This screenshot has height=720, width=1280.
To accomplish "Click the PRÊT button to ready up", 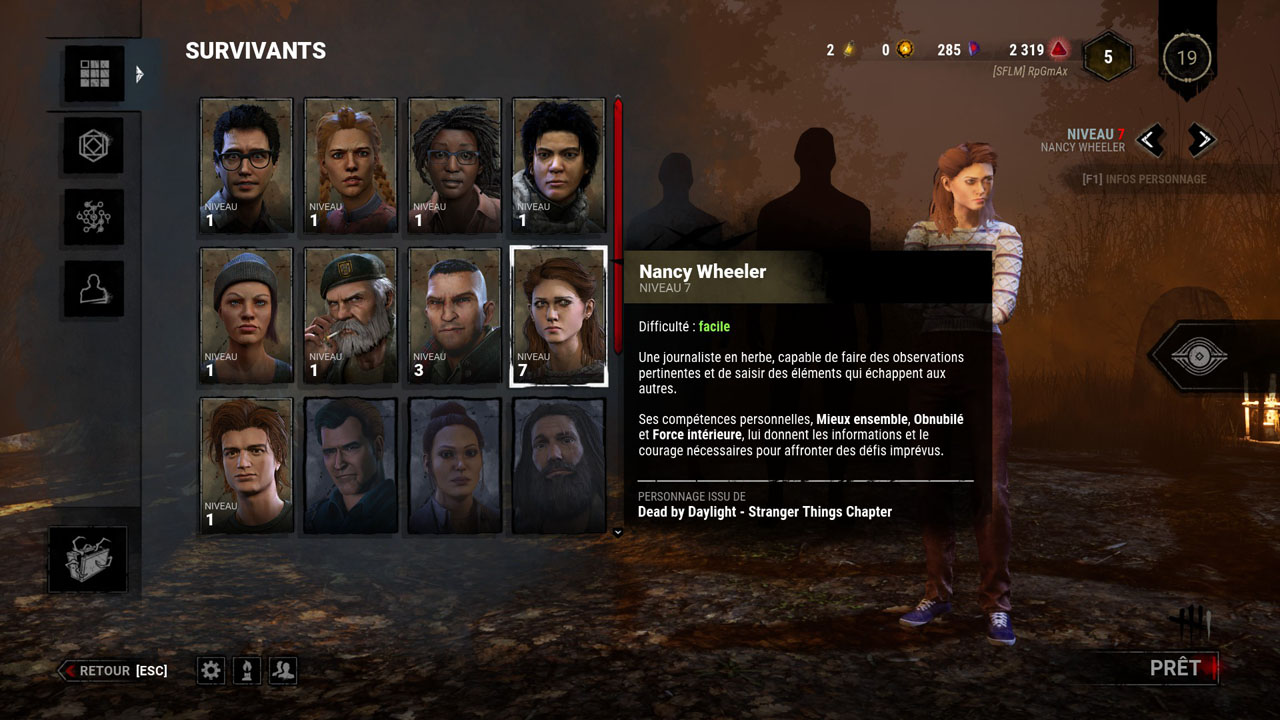I will pyautogui.click(x=1177, y=668).
